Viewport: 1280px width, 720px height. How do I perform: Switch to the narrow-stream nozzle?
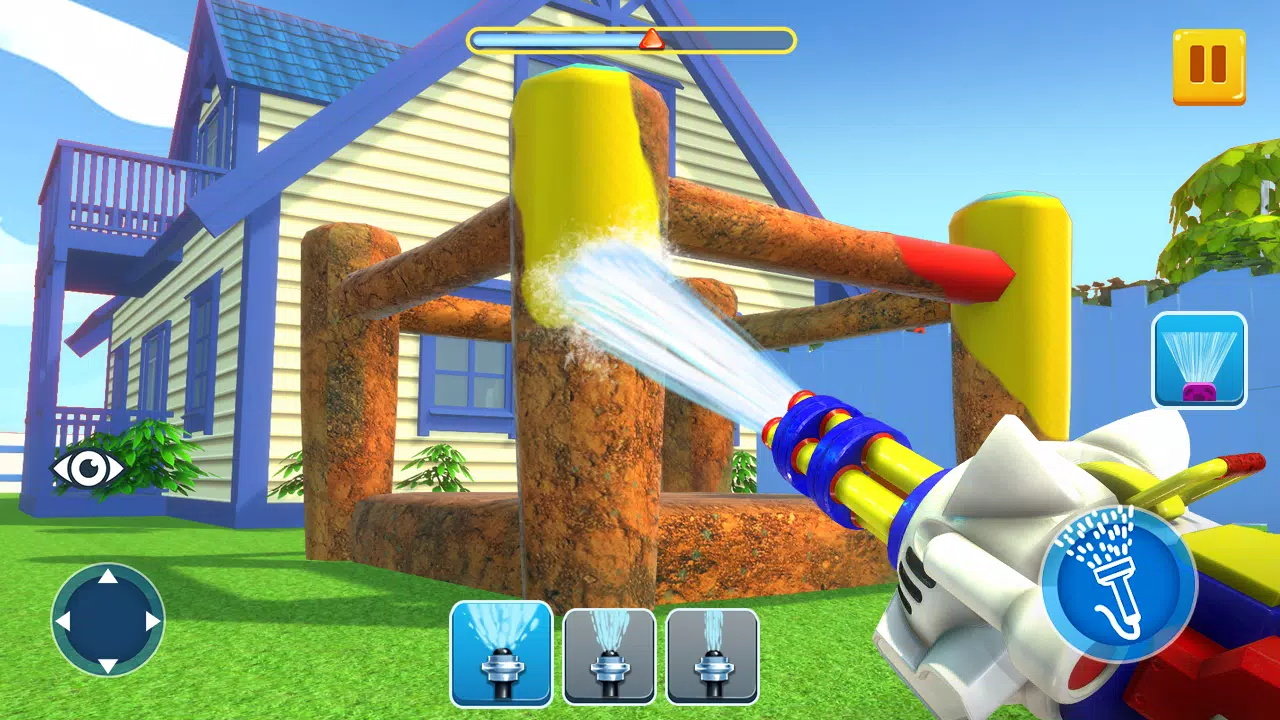(x=712, y=655)
